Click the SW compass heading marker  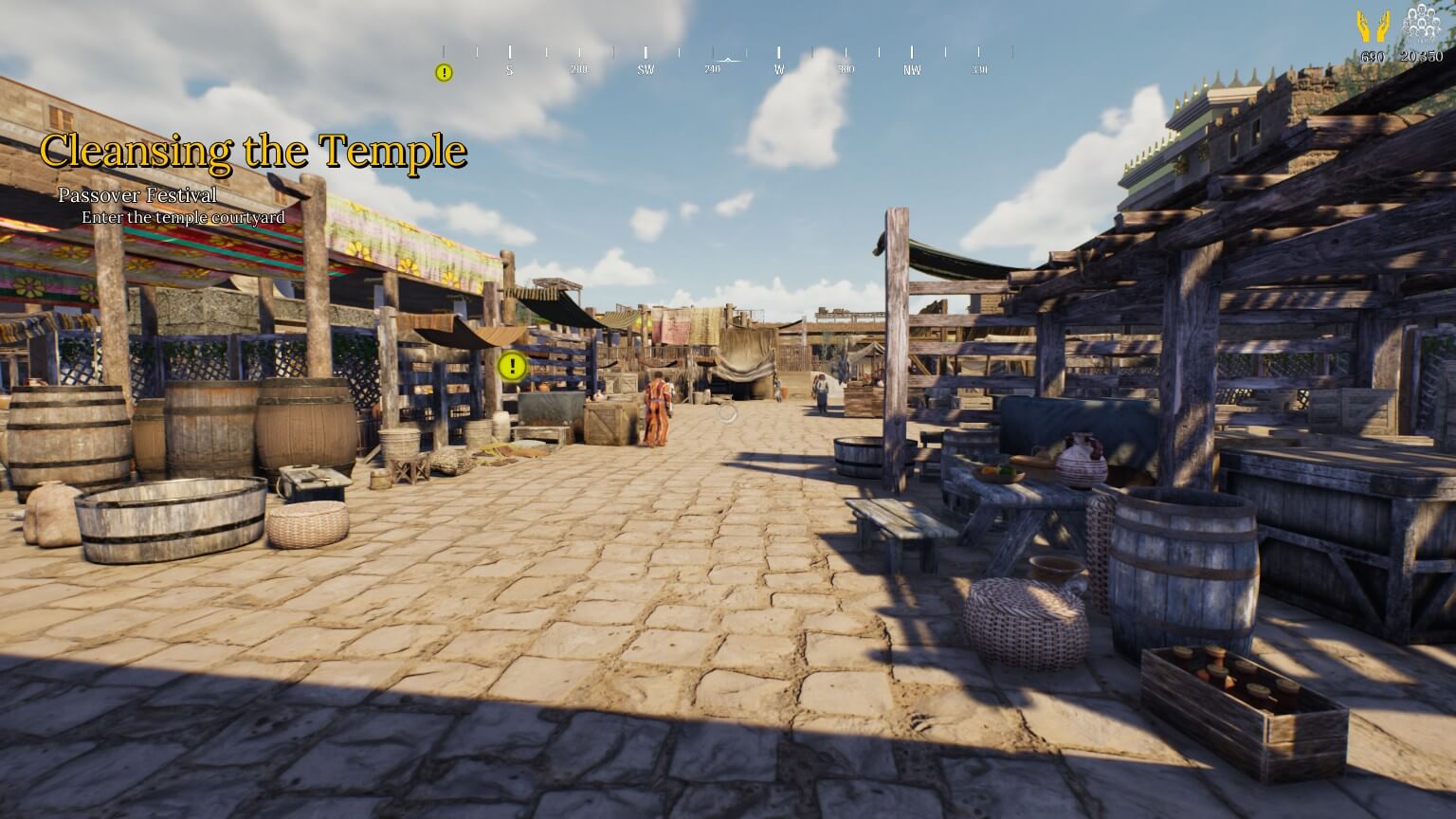coord(647,69)
